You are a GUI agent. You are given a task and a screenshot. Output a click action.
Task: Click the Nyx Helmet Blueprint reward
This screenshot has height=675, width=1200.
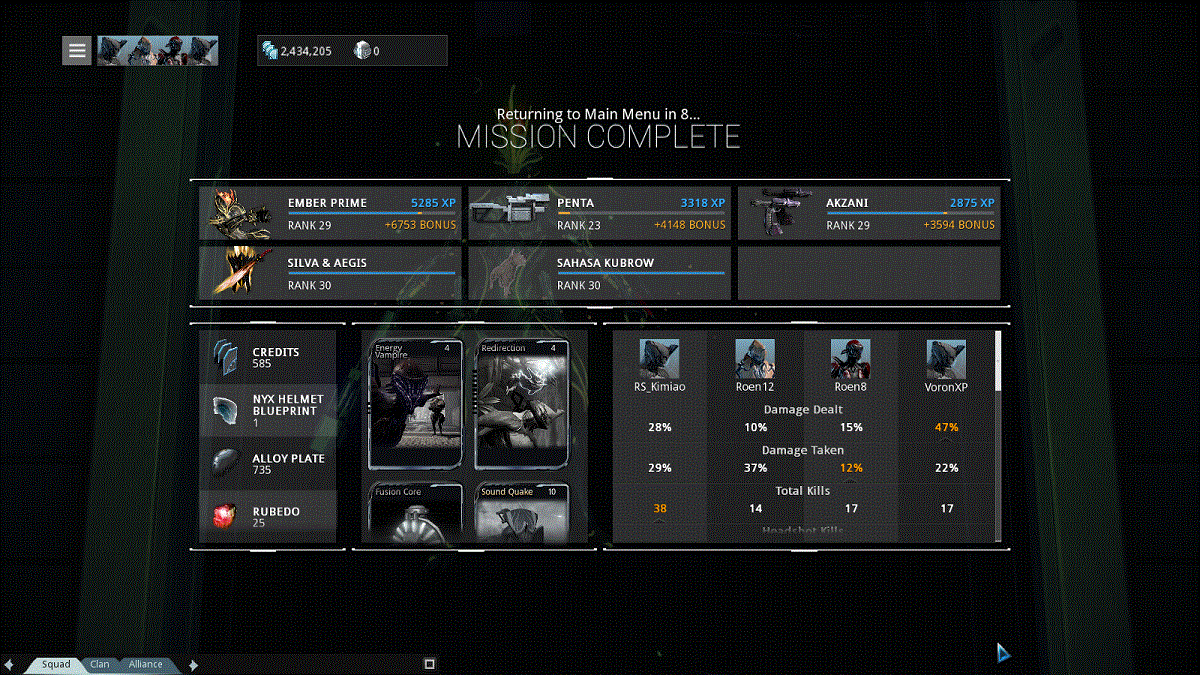point(269,410)
